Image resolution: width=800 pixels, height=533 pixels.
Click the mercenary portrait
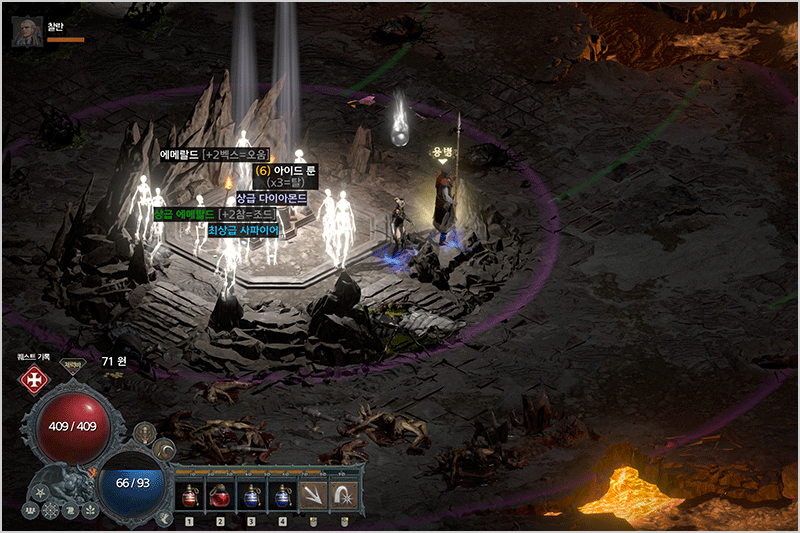point(26,32)
